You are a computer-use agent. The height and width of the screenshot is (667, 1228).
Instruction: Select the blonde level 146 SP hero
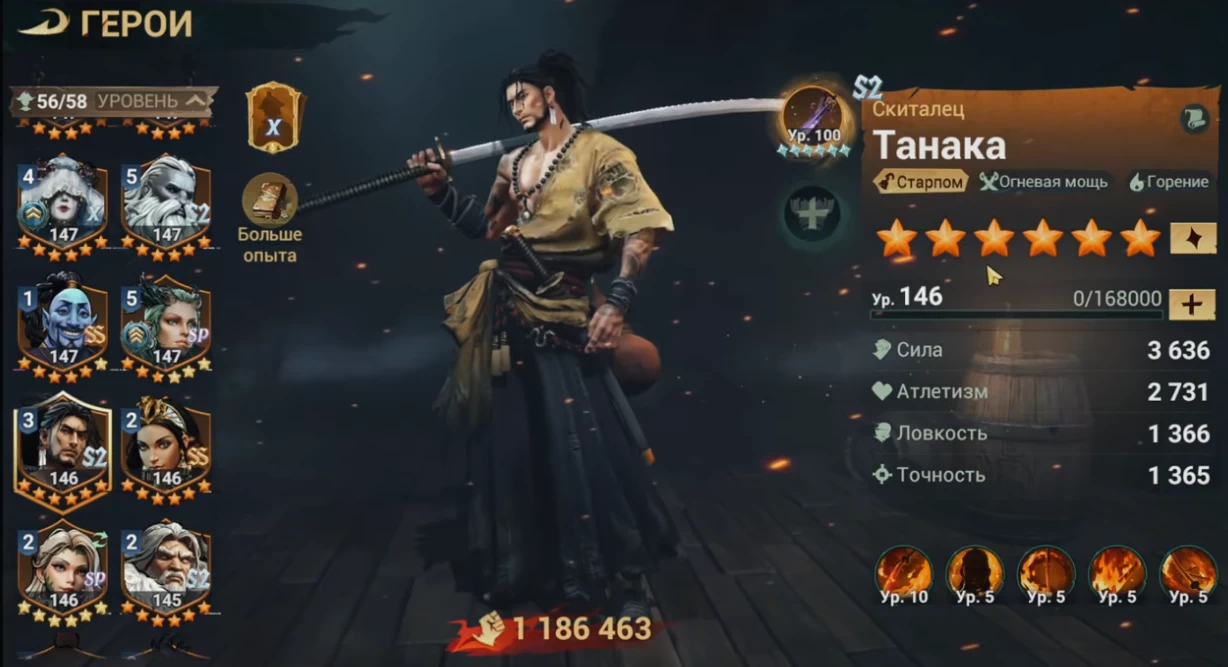62,570
